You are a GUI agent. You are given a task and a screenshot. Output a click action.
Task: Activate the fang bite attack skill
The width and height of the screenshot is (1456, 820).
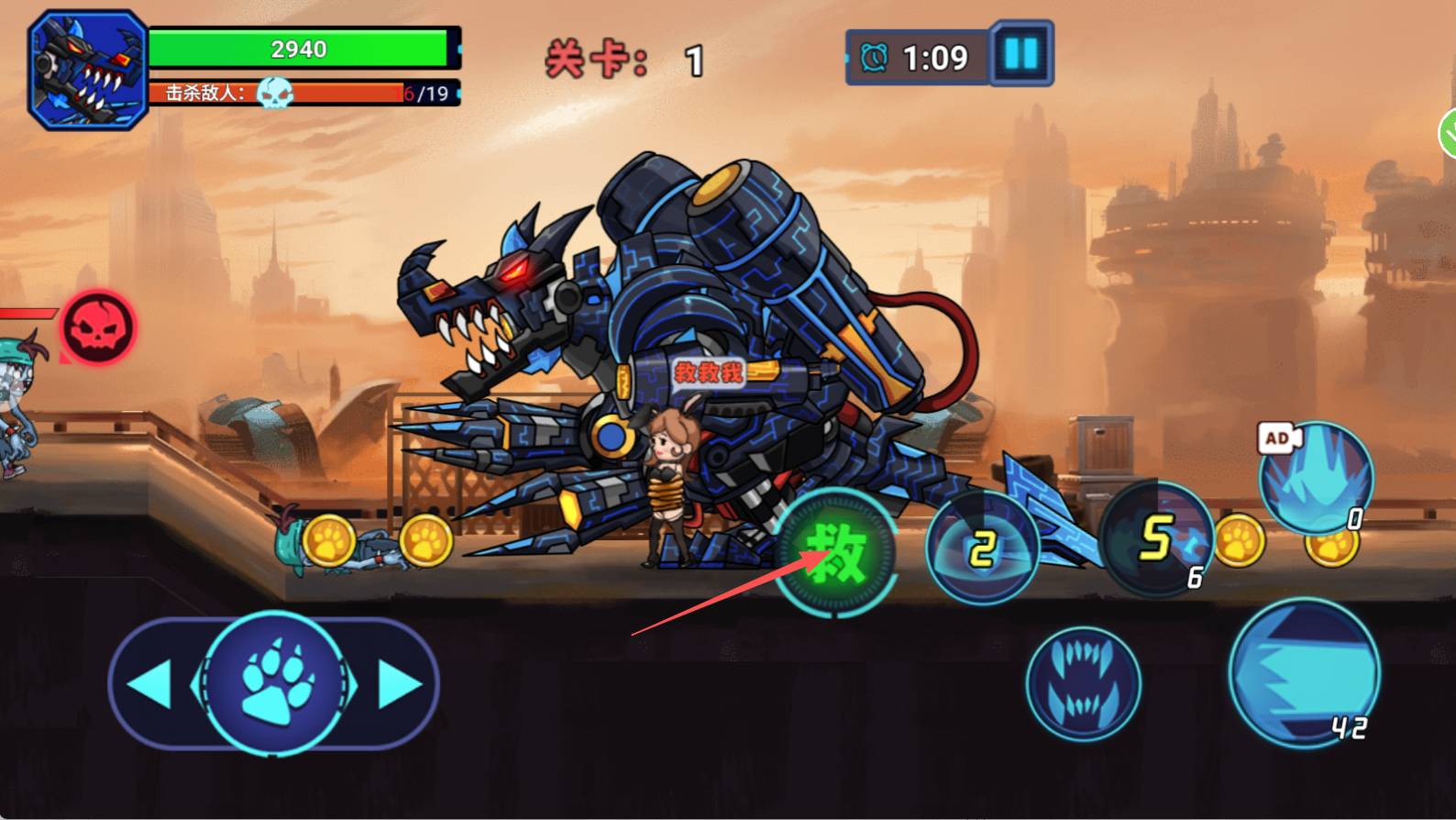coord(1083,684)
